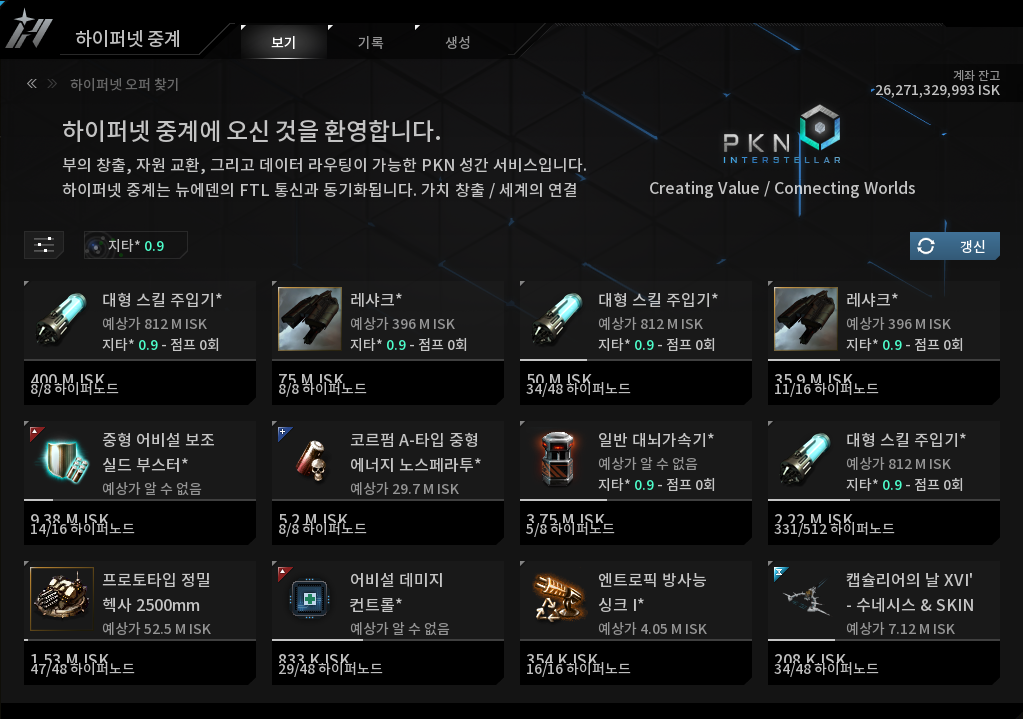
Task: Click the 지타* 0.9 location filter chip
Action: (x=136, y=245)
